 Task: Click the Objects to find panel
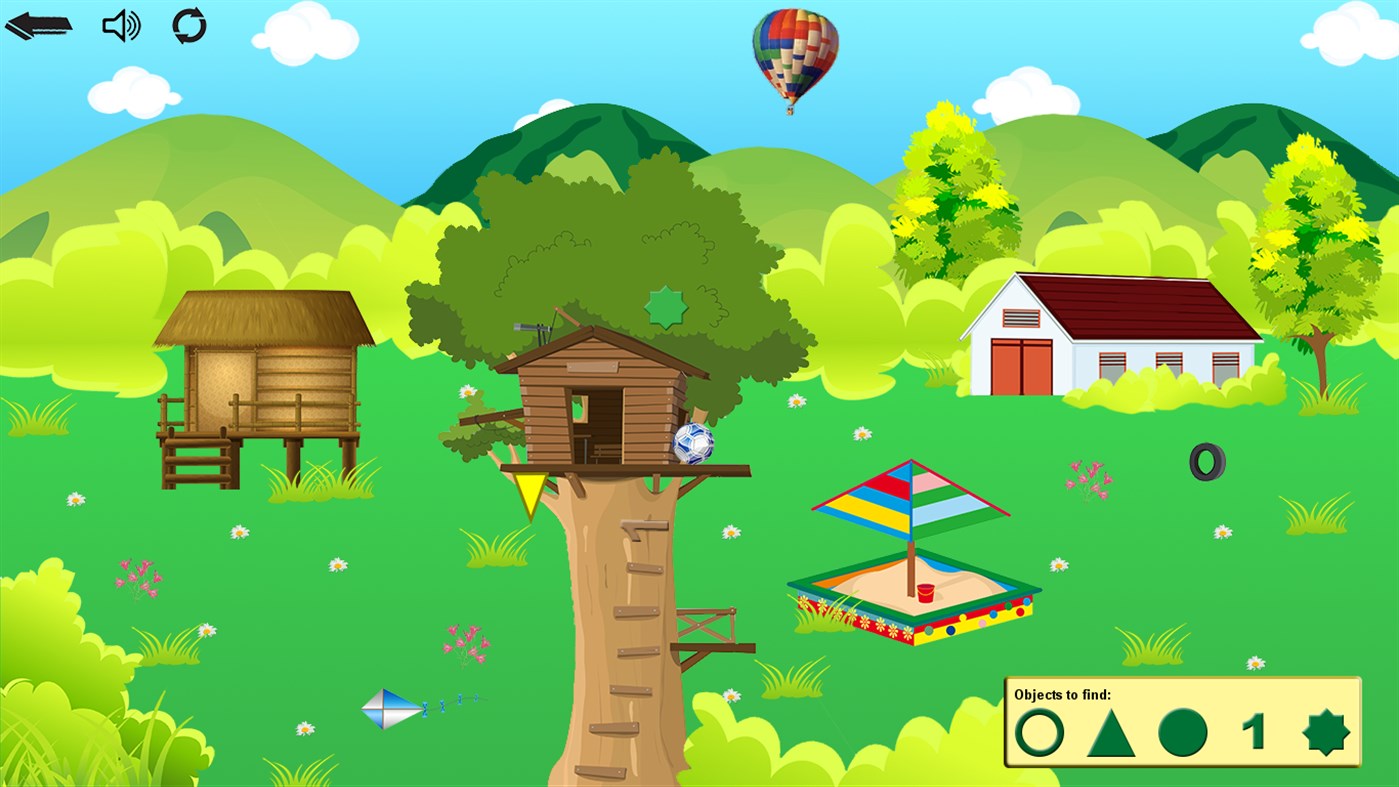coord(1182,720)
